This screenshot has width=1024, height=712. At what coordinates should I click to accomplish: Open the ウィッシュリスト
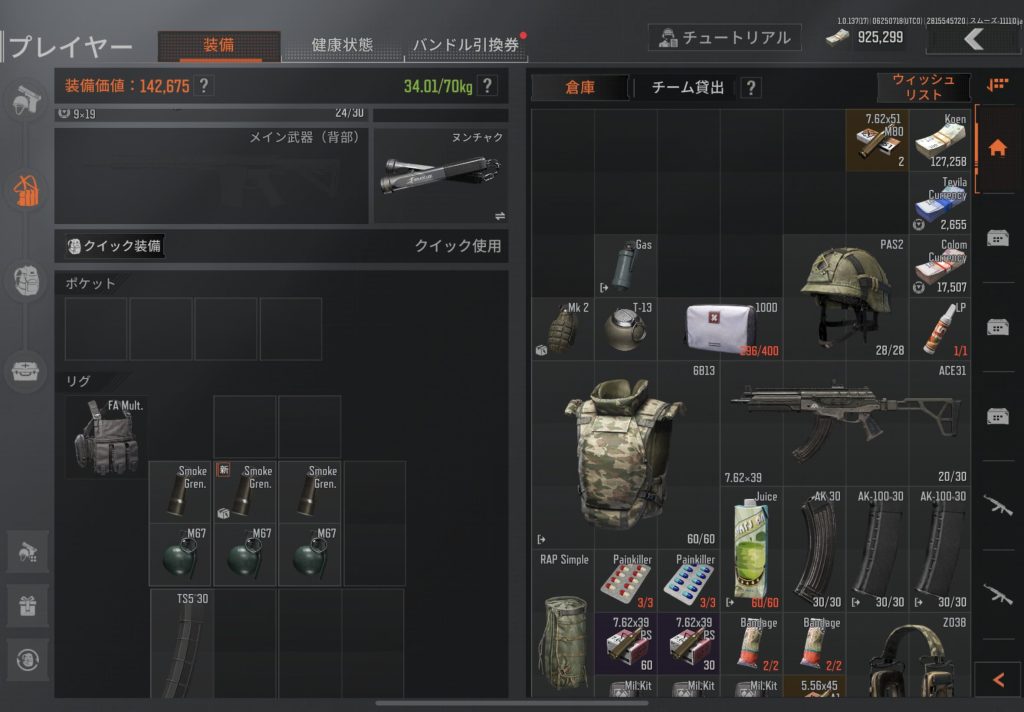coord(923,88)
